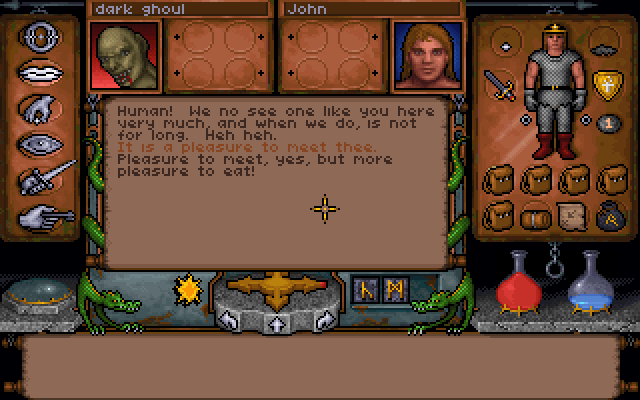Select the map scroll in inventory

572,216
